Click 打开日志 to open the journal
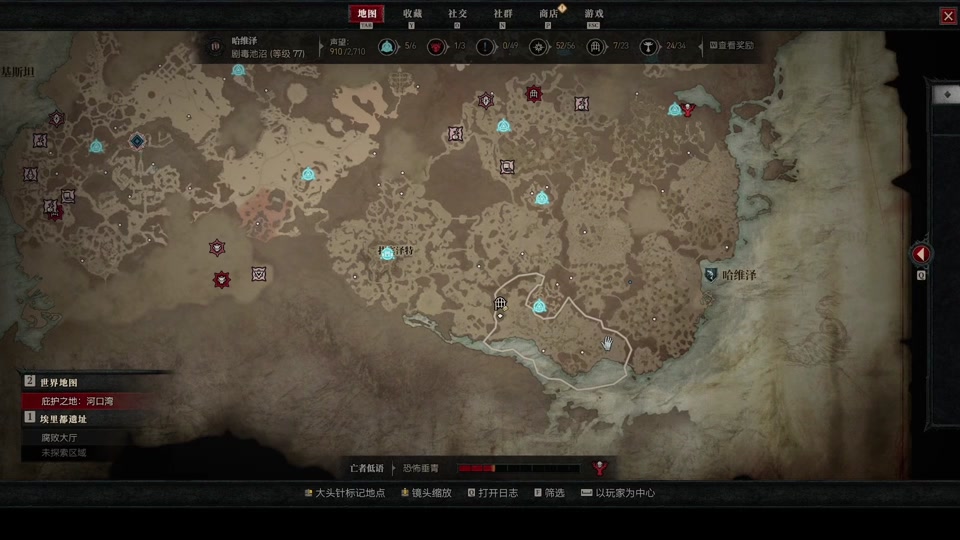The image size is (960, 540). coord(492,493)
